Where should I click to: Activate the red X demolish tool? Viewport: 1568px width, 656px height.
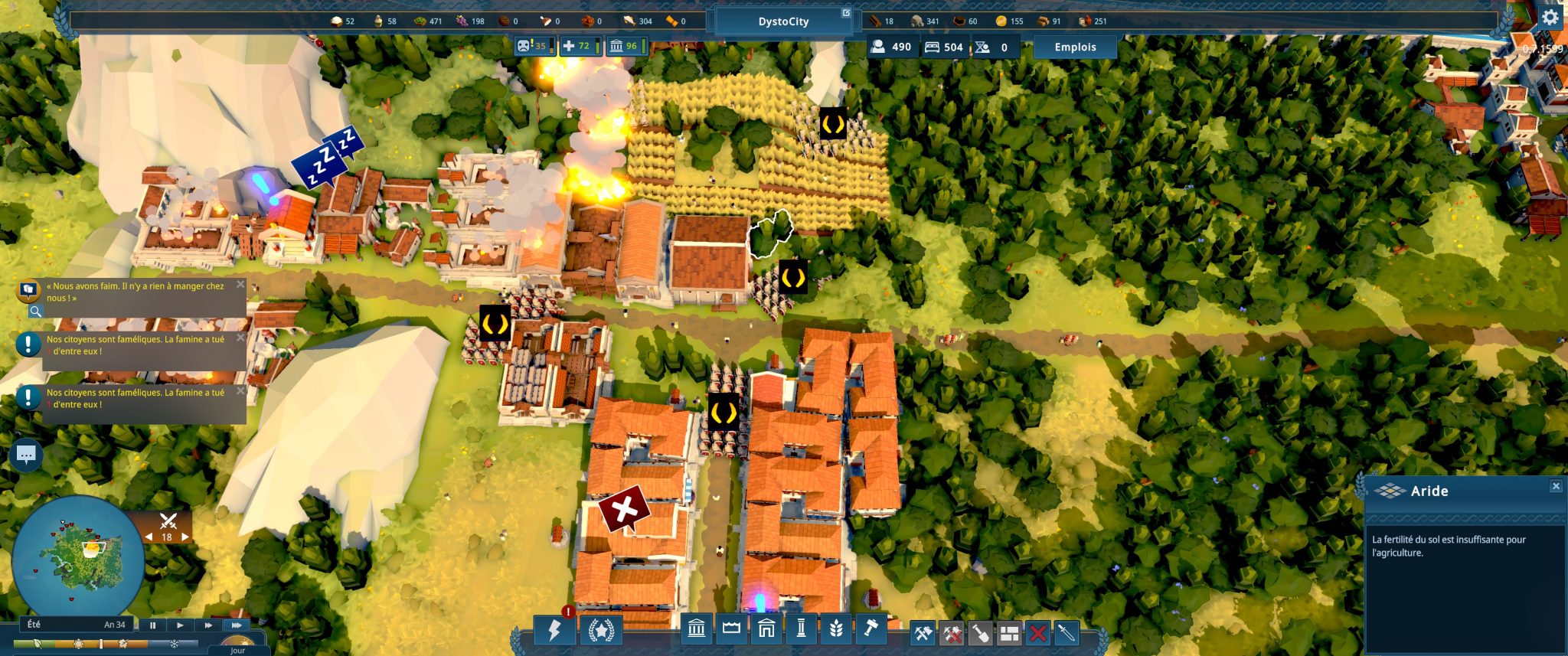click(x=1037, y=633)
